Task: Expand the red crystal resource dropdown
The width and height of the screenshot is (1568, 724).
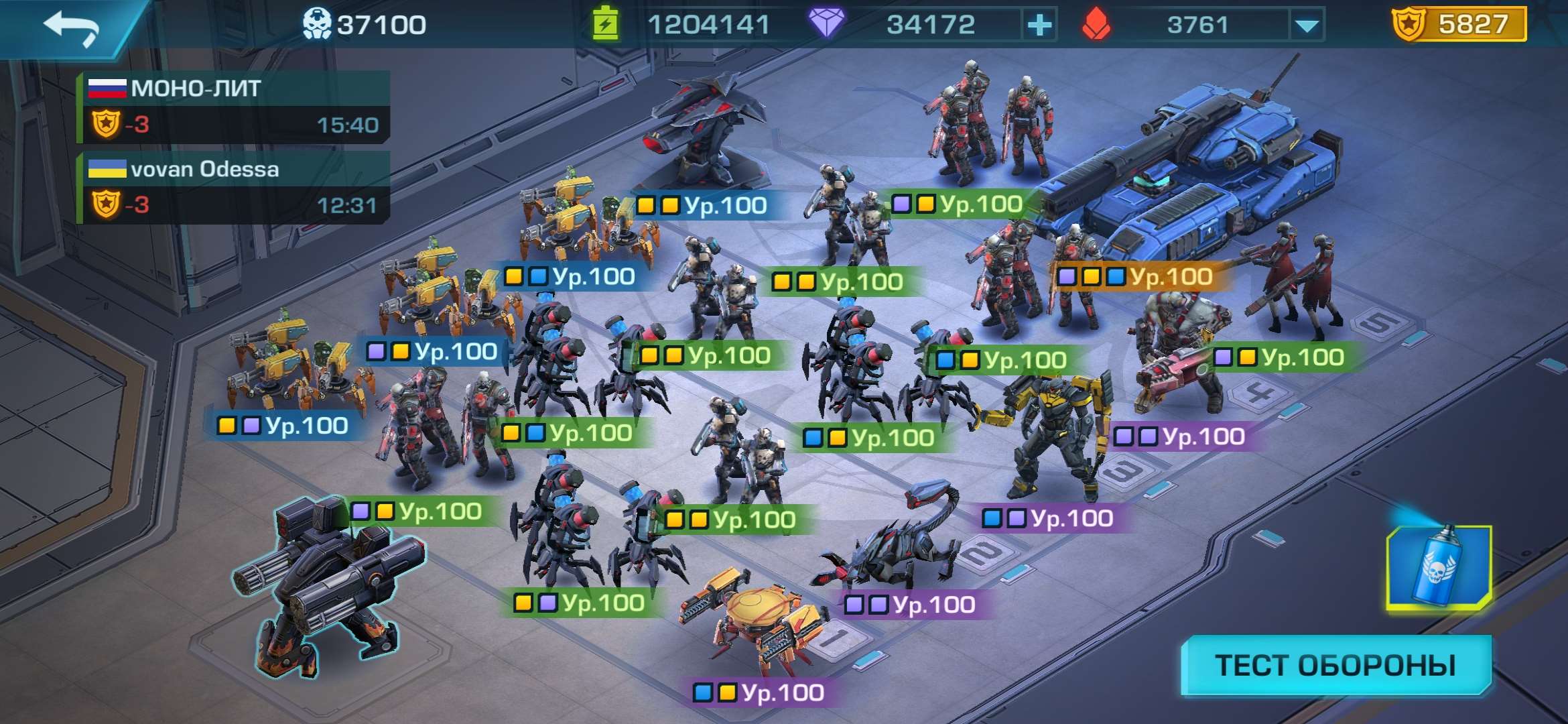Action: 1307,25
